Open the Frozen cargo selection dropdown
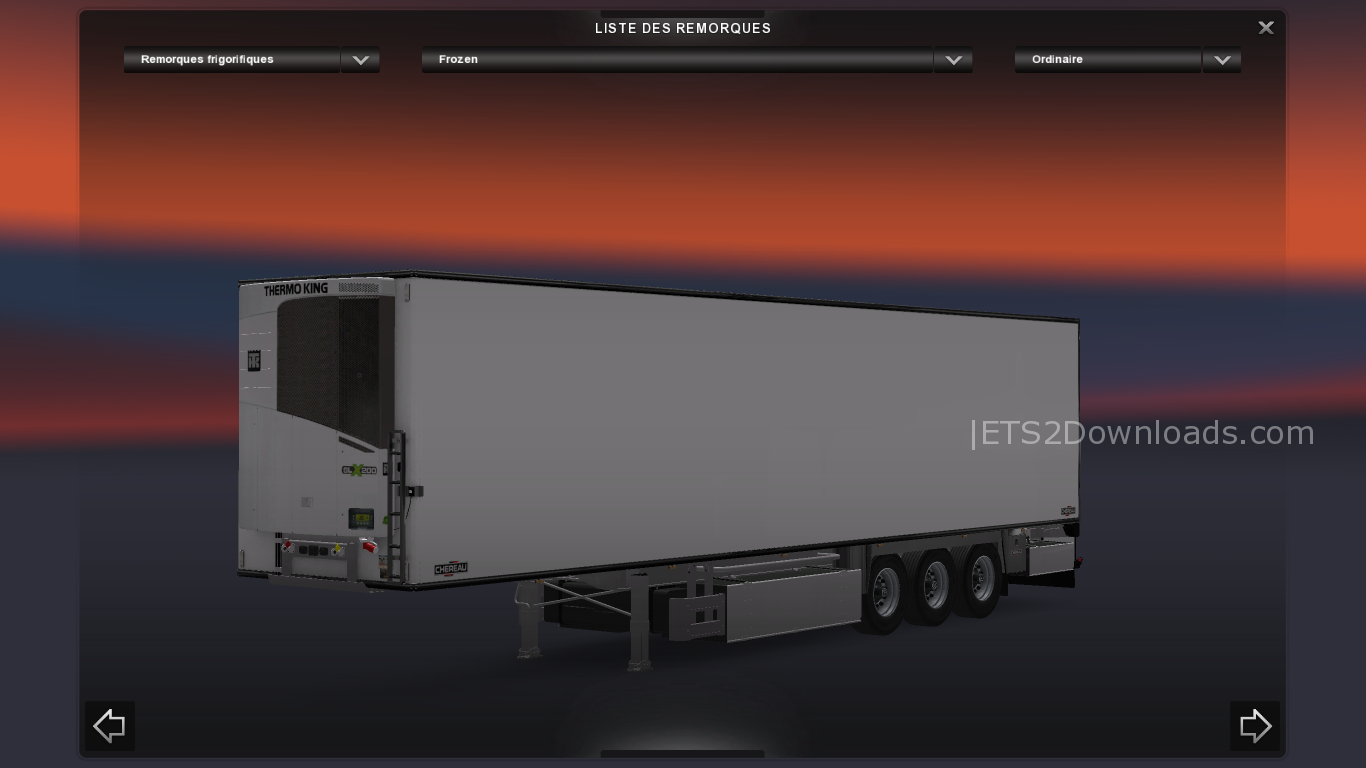 [x=677, y=60]
